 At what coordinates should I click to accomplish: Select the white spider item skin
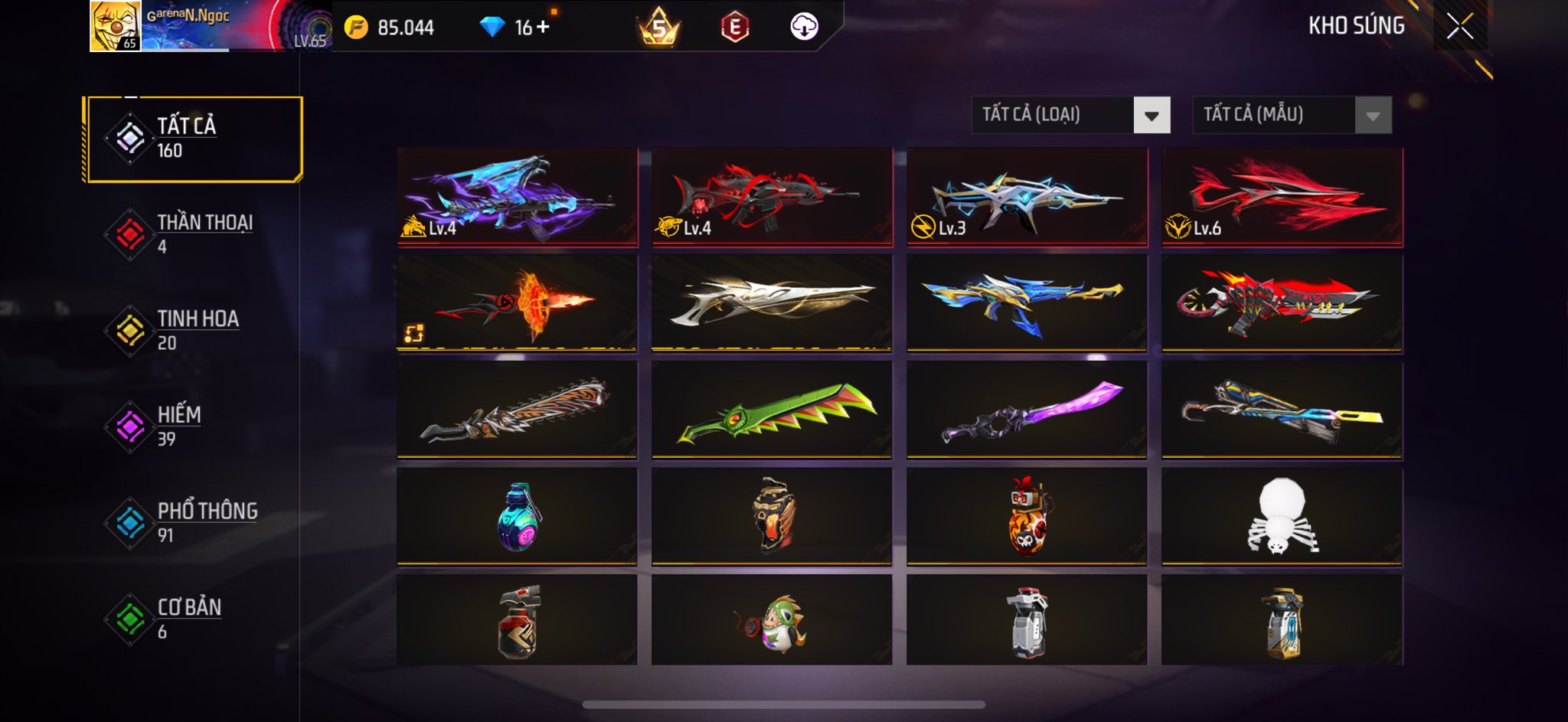pyautogui.click(x=1282, y=517)
